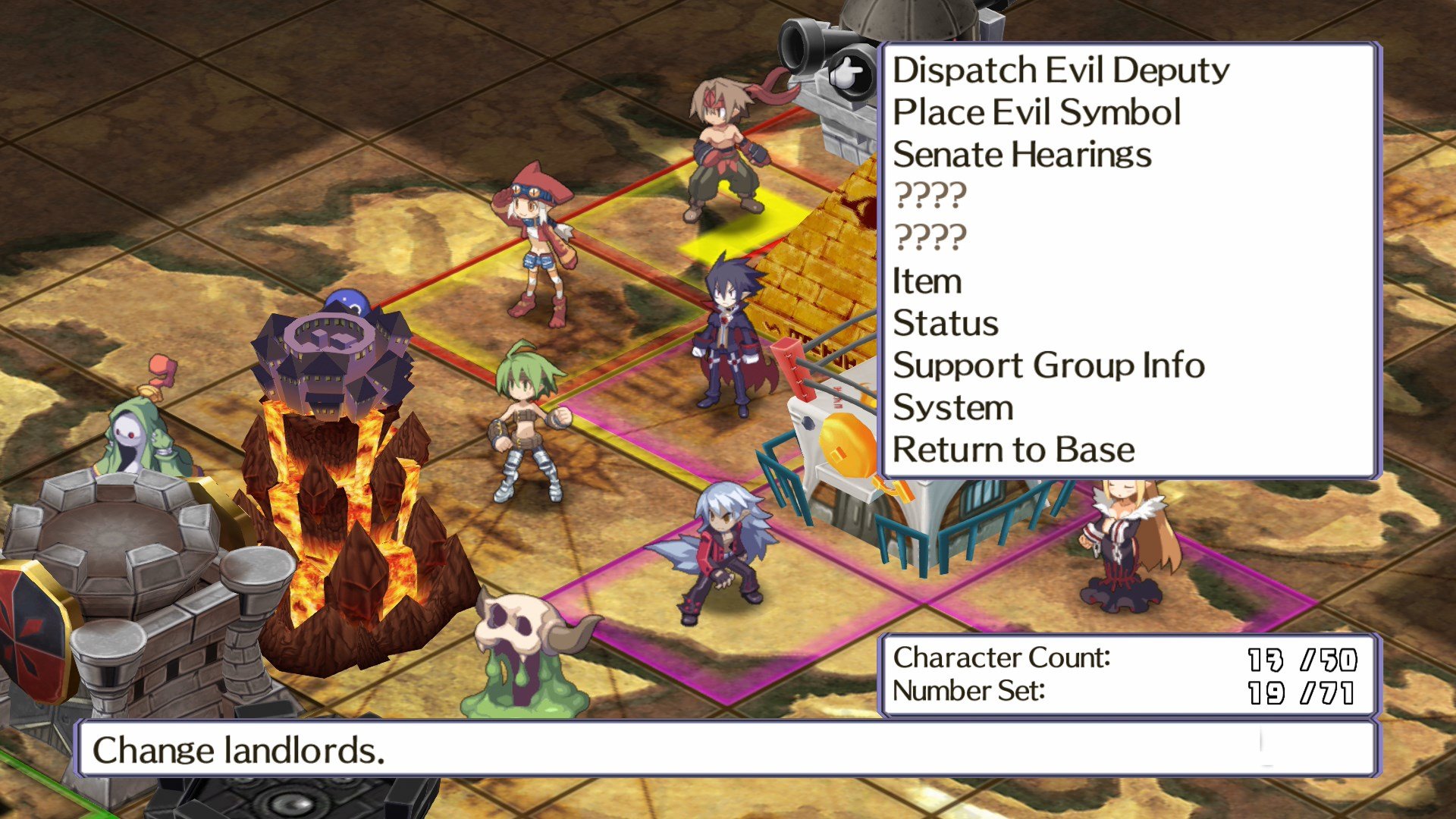
Task: Open Support Group Info
Action: click(1048, 366)
